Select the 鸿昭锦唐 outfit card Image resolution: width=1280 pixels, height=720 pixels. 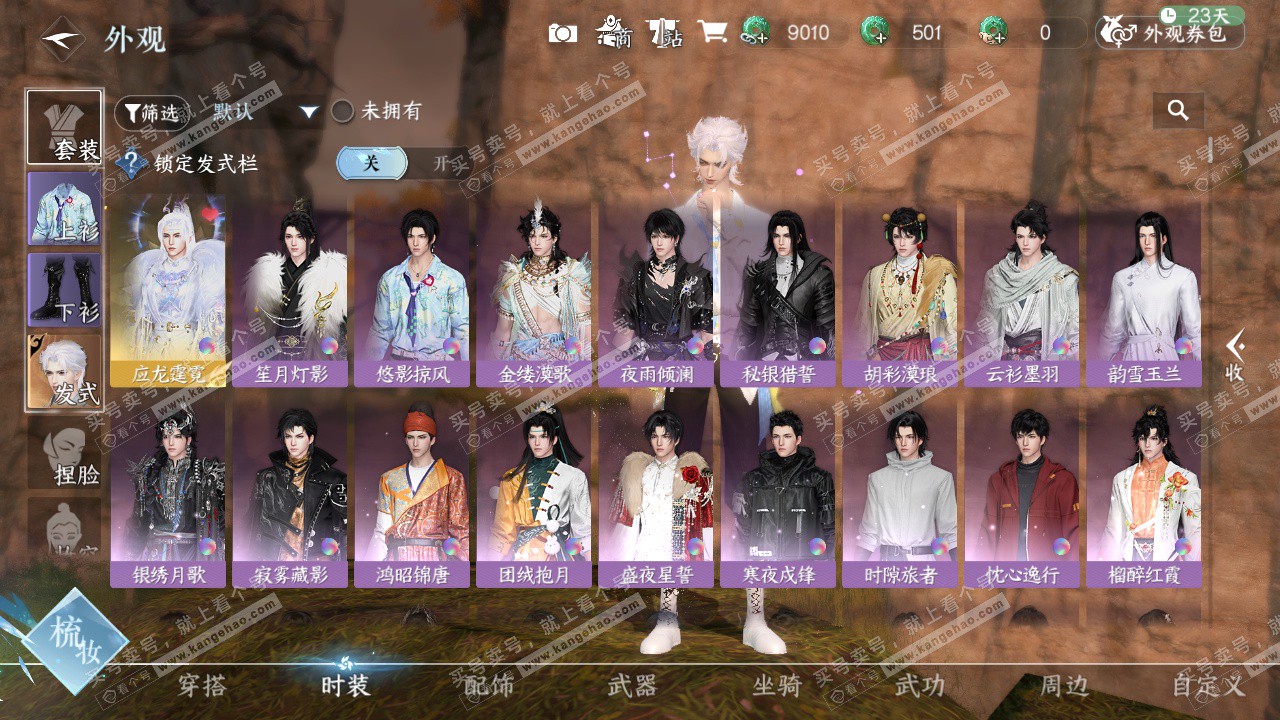412,493
